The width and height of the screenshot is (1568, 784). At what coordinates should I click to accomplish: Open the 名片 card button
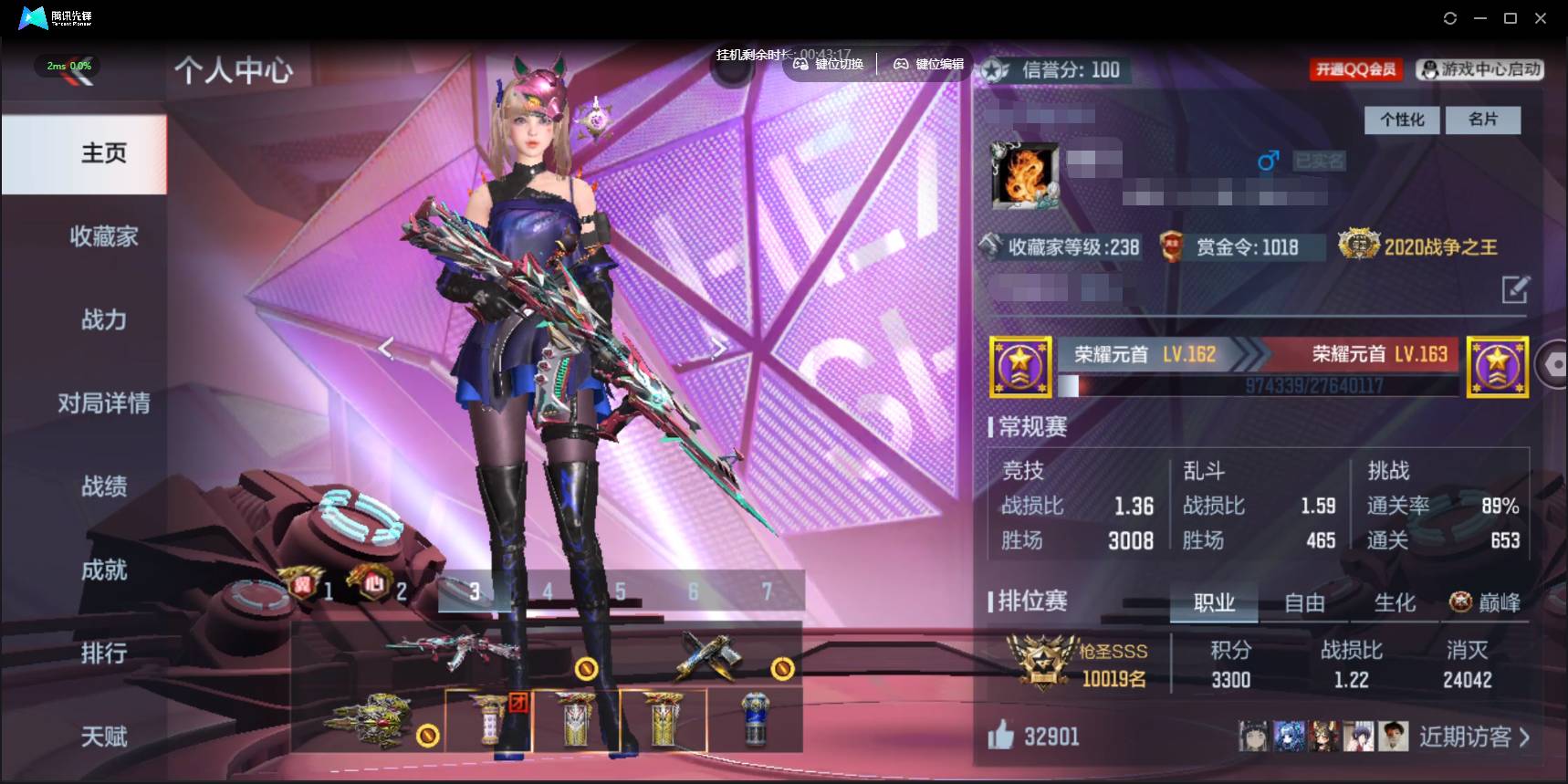coord(1483,120)
